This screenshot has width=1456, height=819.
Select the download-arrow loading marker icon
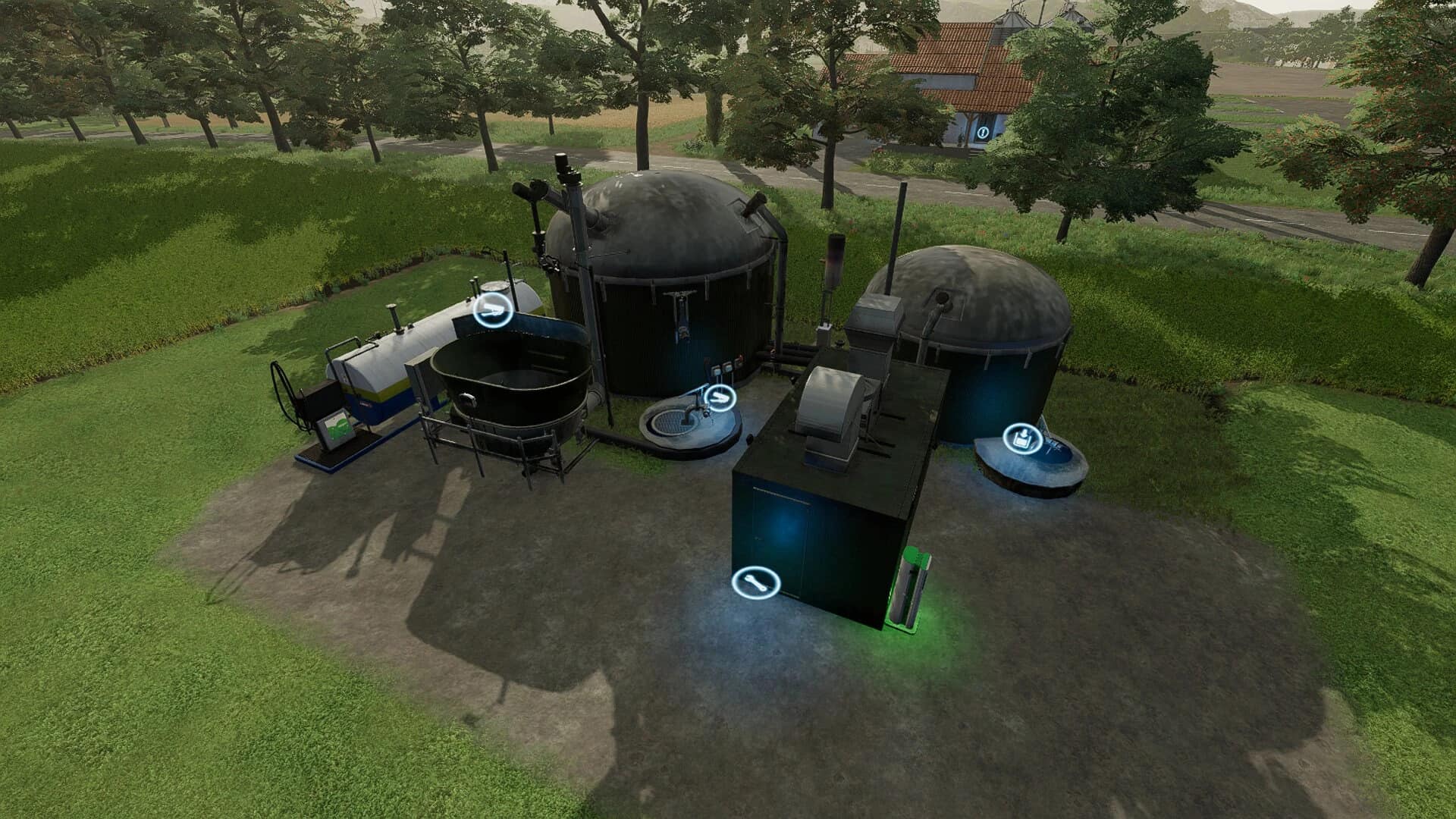click(x=1023, y=438)
